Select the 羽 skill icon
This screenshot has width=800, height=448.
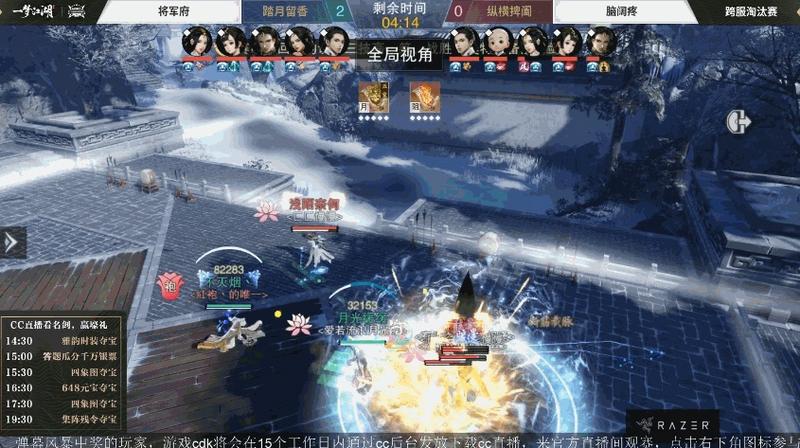[x=421, y=96]
